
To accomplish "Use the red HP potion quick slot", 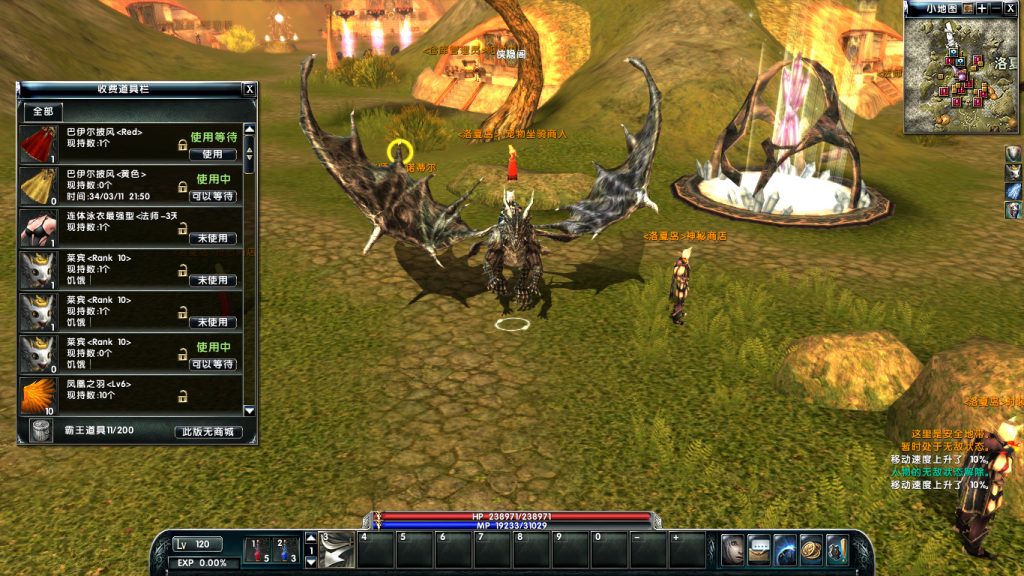I will tap(259, 549).
